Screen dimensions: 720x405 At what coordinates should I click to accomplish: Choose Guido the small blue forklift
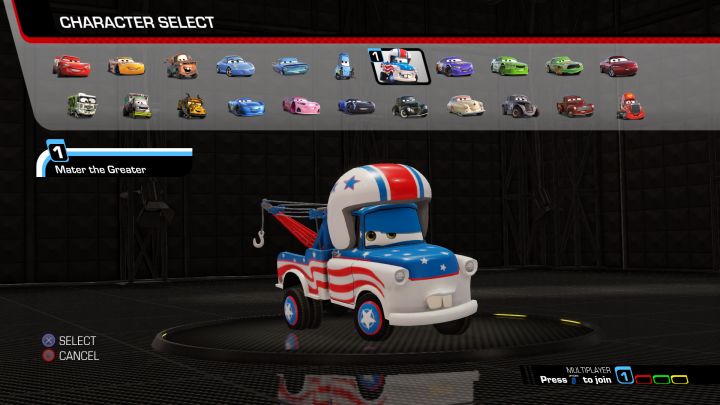point(343,67)
